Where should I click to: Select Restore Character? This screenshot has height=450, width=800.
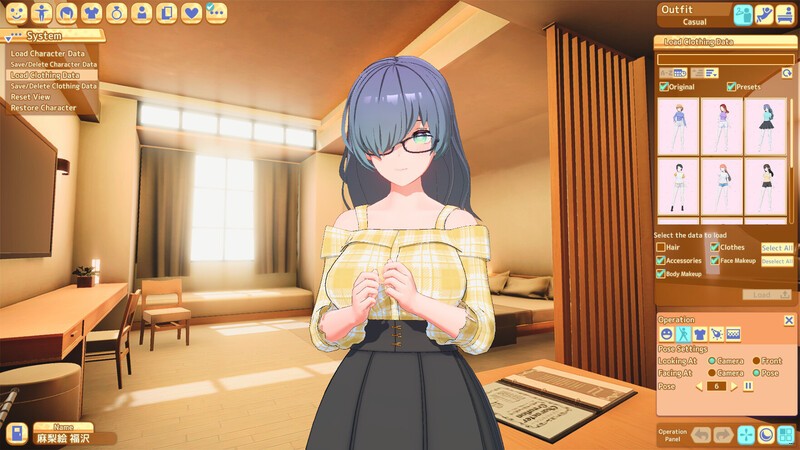tap(44, 108)
